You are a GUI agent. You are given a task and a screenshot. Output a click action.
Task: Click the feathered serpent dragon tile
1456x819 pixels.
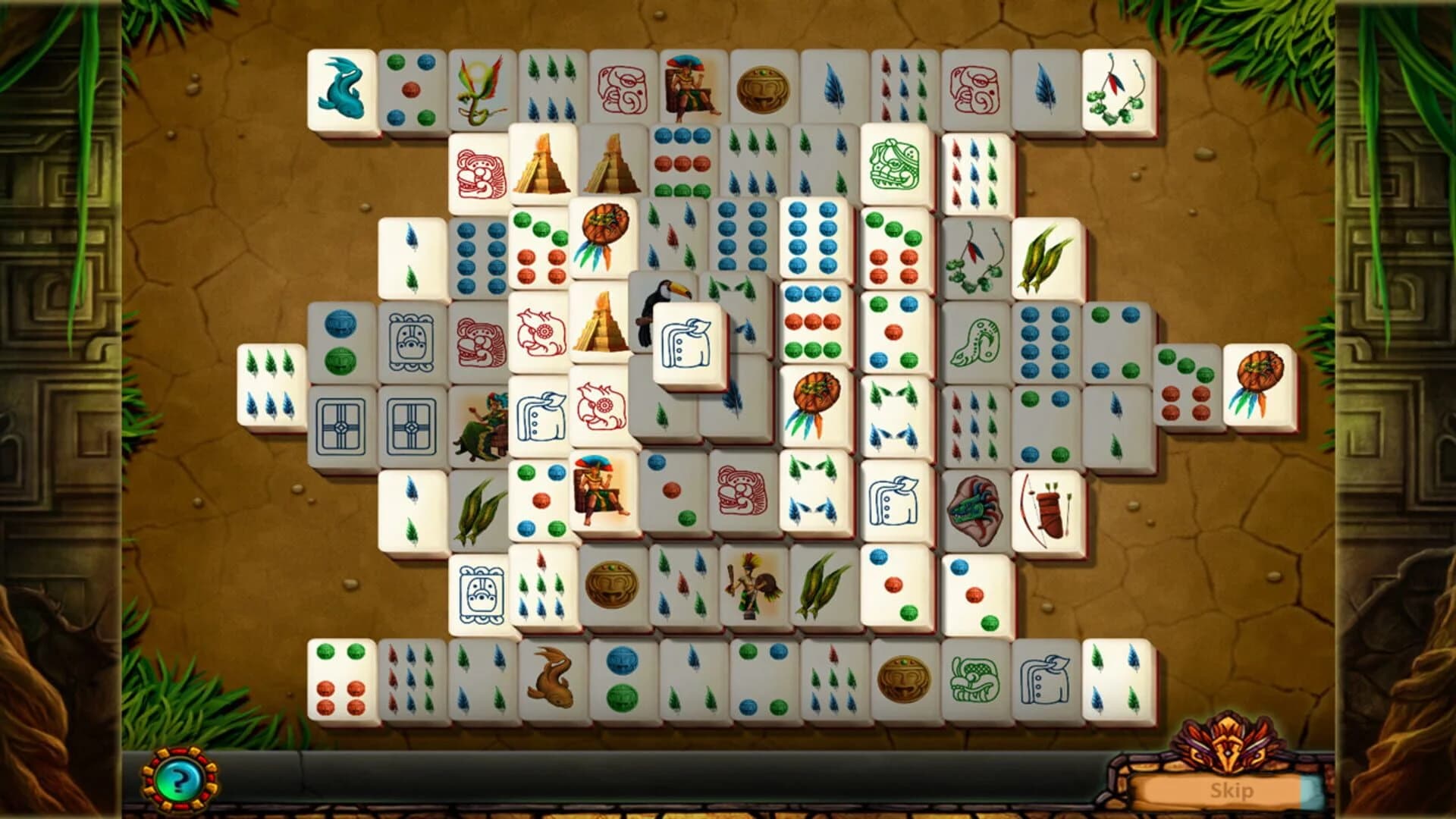click(x=485, y=91)
